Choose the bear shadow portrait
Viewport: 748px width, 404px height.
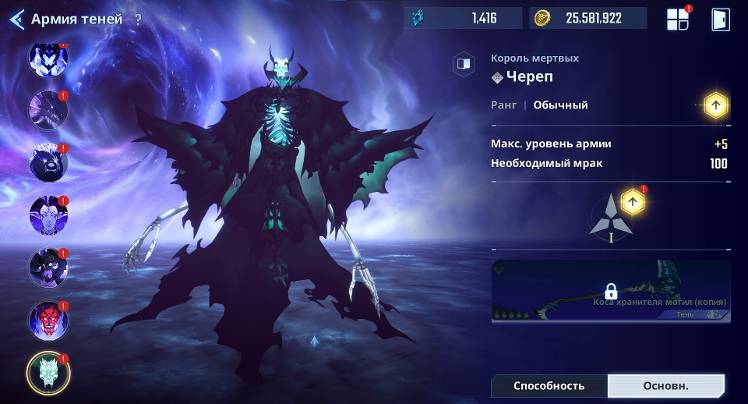pos(48,163)
